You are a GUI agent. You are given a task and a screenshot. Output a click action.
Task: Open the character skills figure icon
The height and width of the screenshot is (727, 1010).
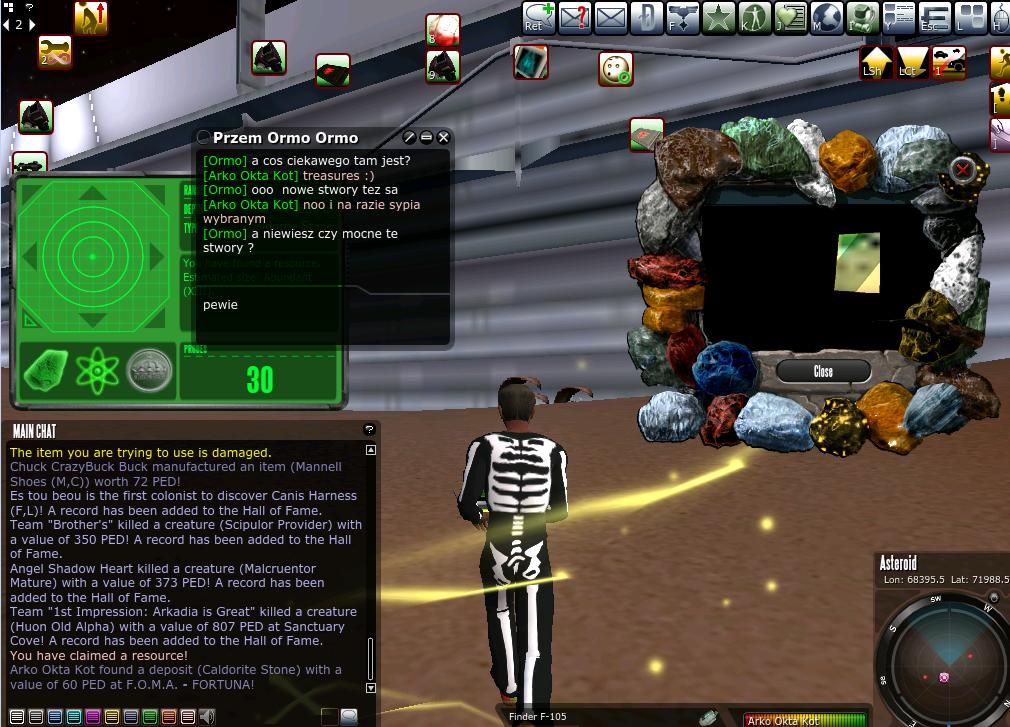click(755, 18)
